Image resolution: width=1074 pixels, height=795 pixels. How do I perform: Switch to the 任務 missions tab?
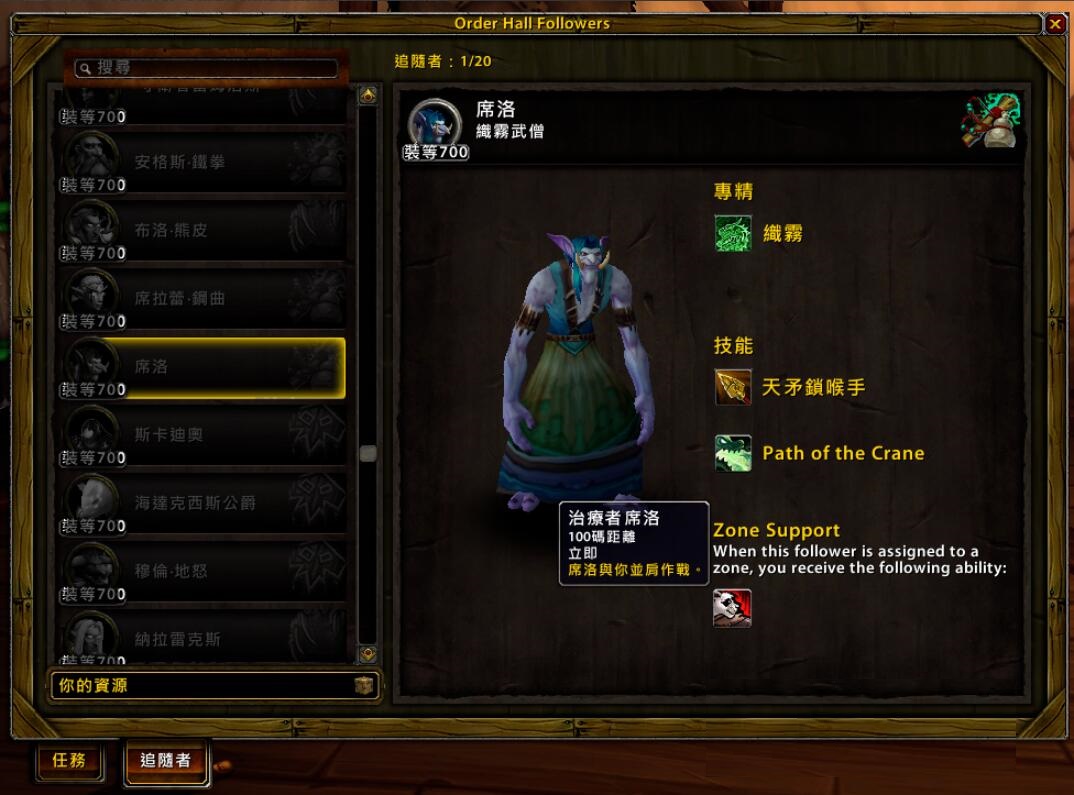69,761
